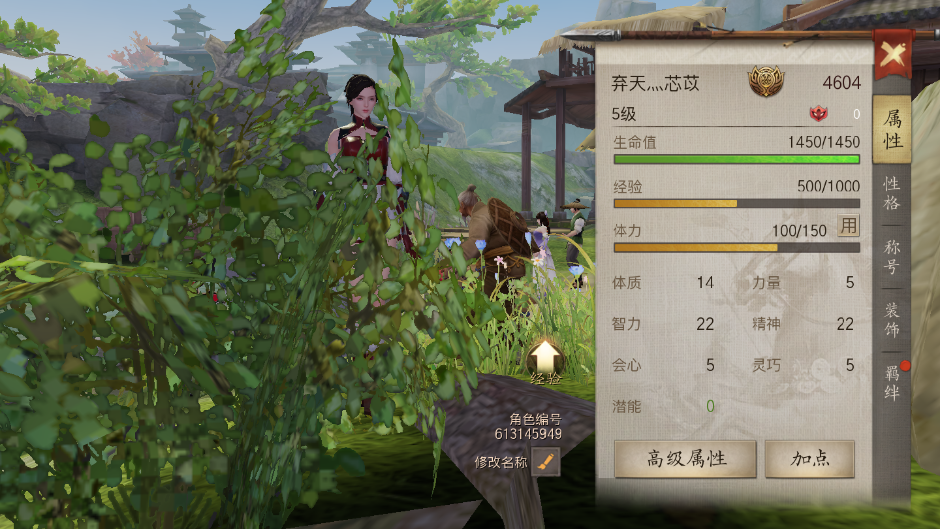Tap the gold combat power emblem
The image size is (940, 529).
[x=766, y=82]
